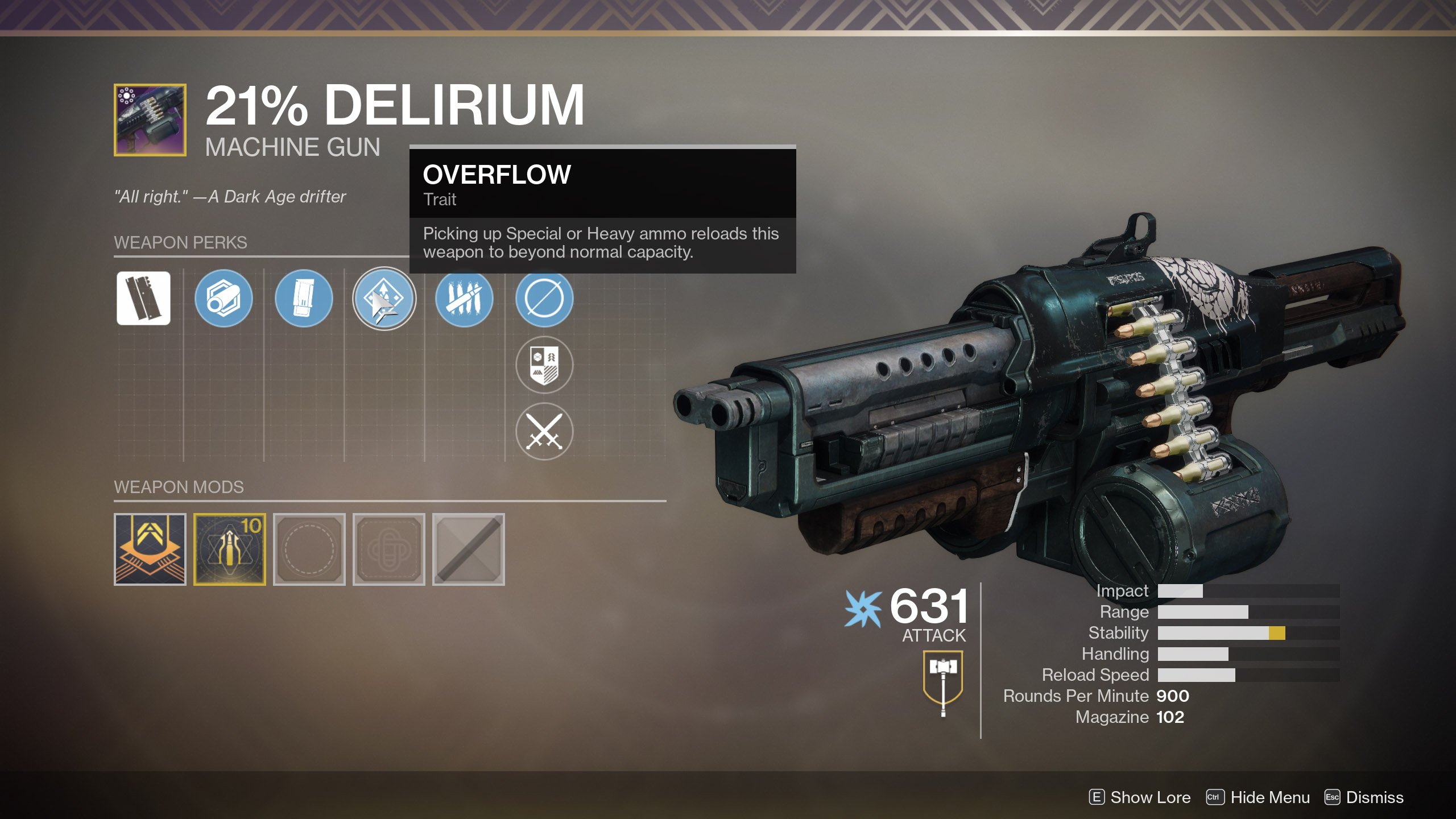The height and width of the screenshot is (819, 1456).
Task: Choose the crossed swords kill tracker
Action: (544, 431)
